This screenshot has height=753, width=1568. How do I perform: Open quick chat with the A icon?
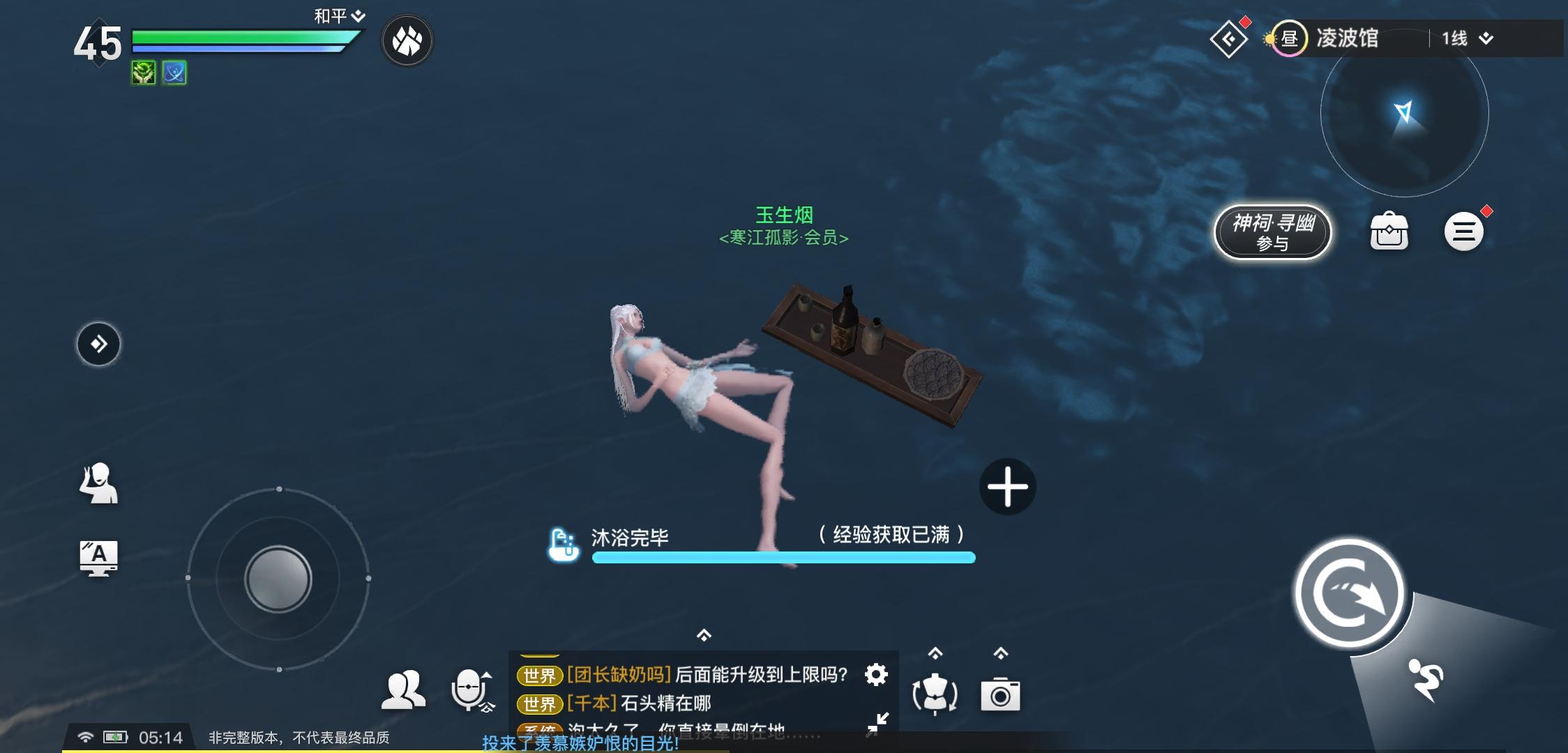pos(99,557)
